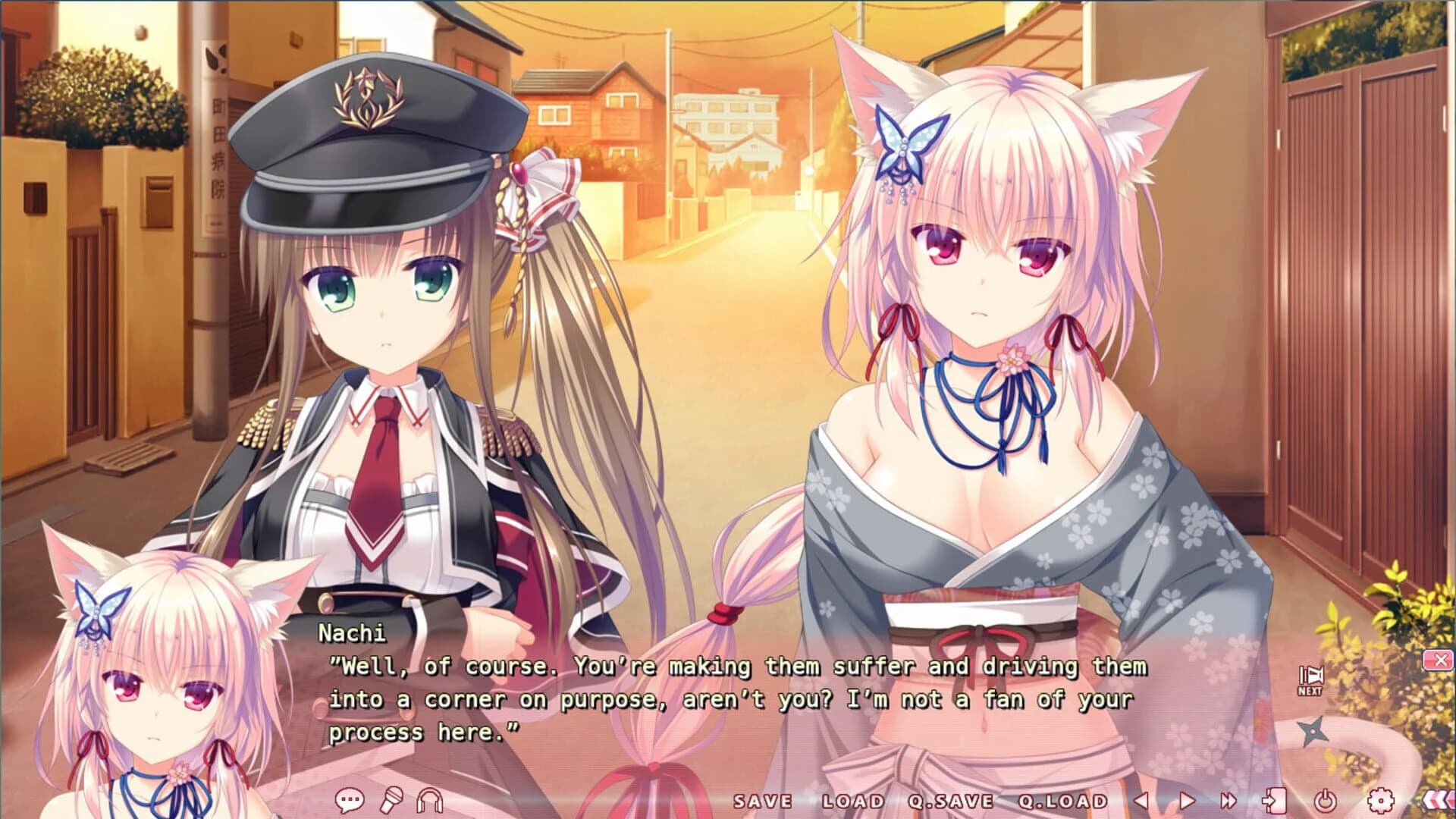The height and width of the screenshot is (819, 1456).
Task: Open the LOAD screen
Action: click(x=852, y=799)
